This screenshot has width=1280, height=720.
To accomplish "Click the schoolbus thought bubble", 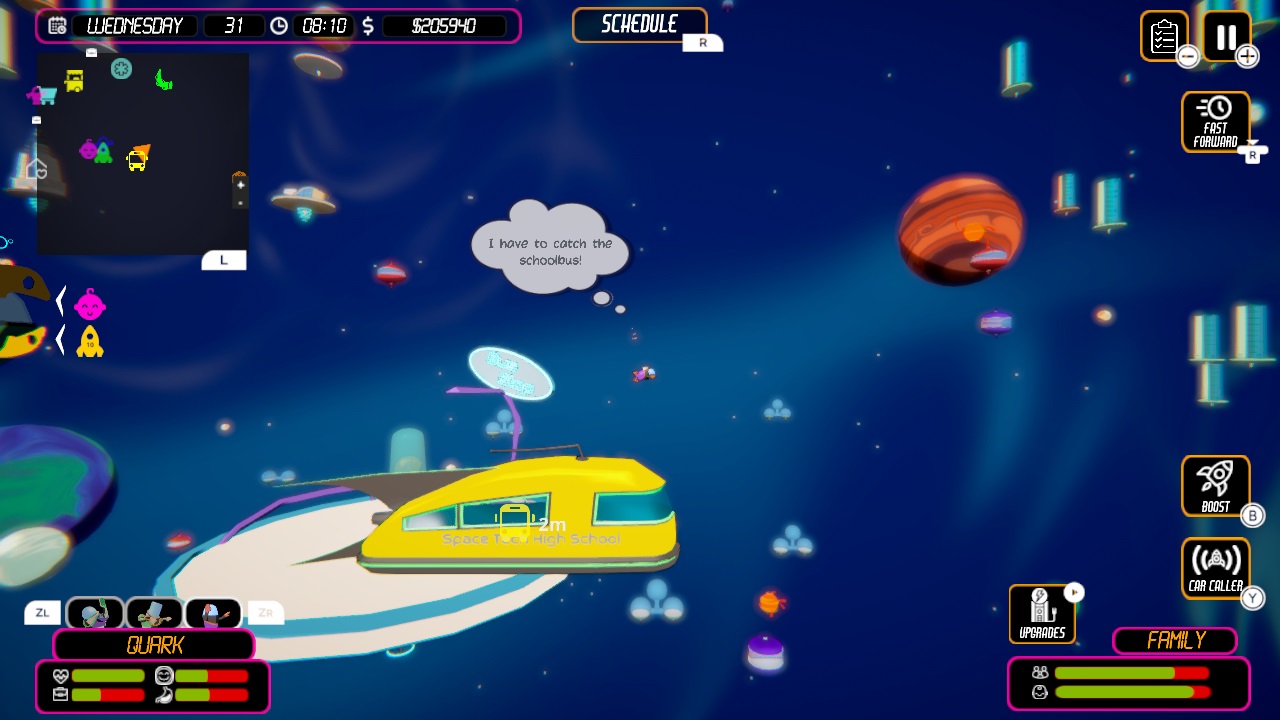I will pos(548,249).
